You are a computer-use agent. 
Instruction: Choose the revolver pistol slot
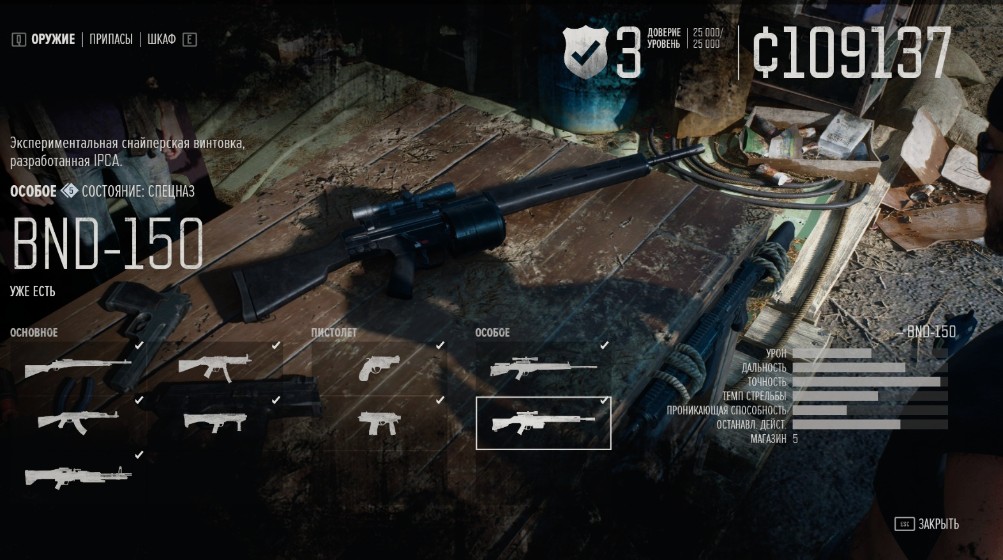pos(378,367)
